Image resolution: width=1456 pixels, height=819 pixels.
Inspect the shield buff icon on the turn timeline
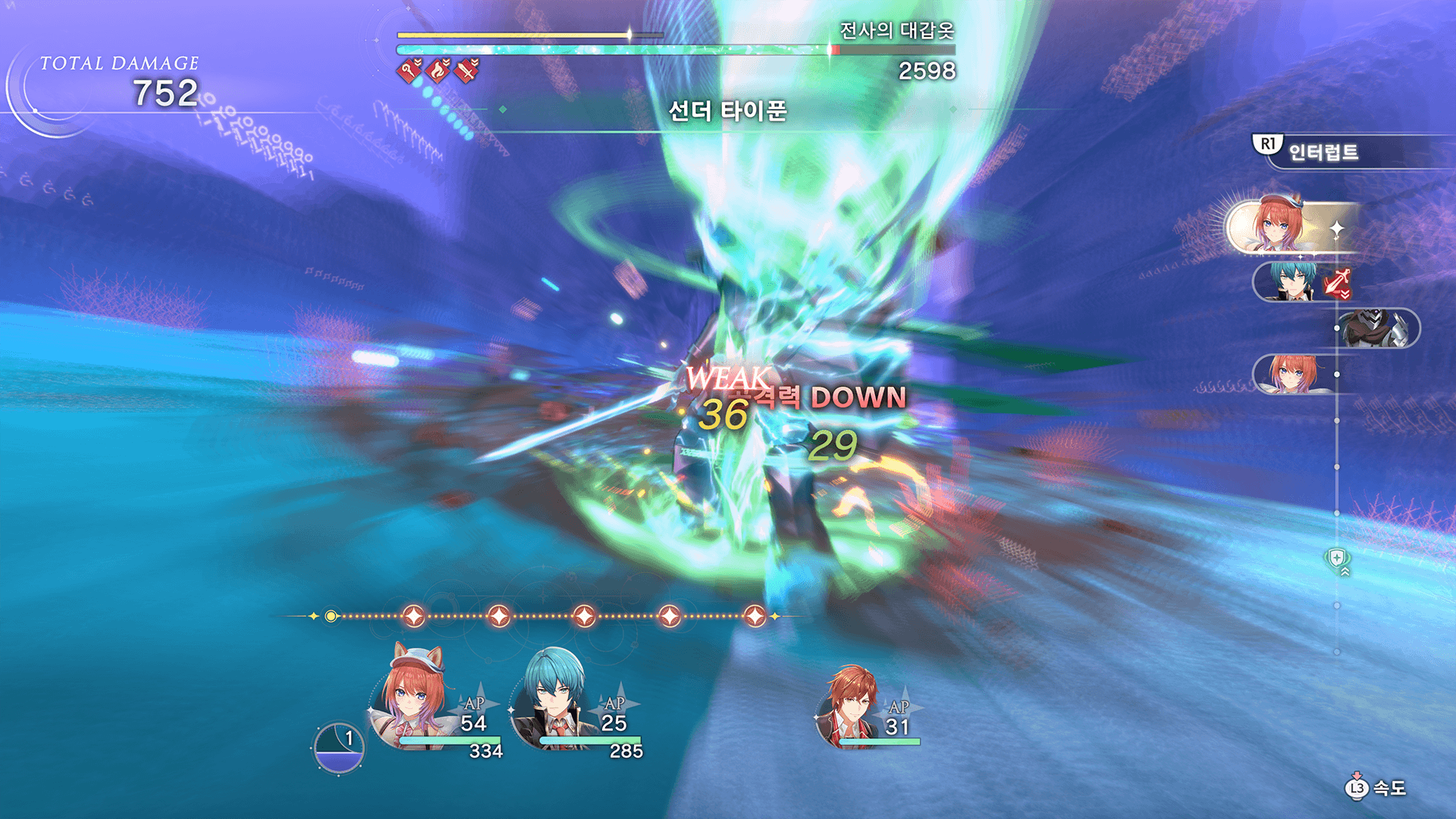tap(1338, 560)
